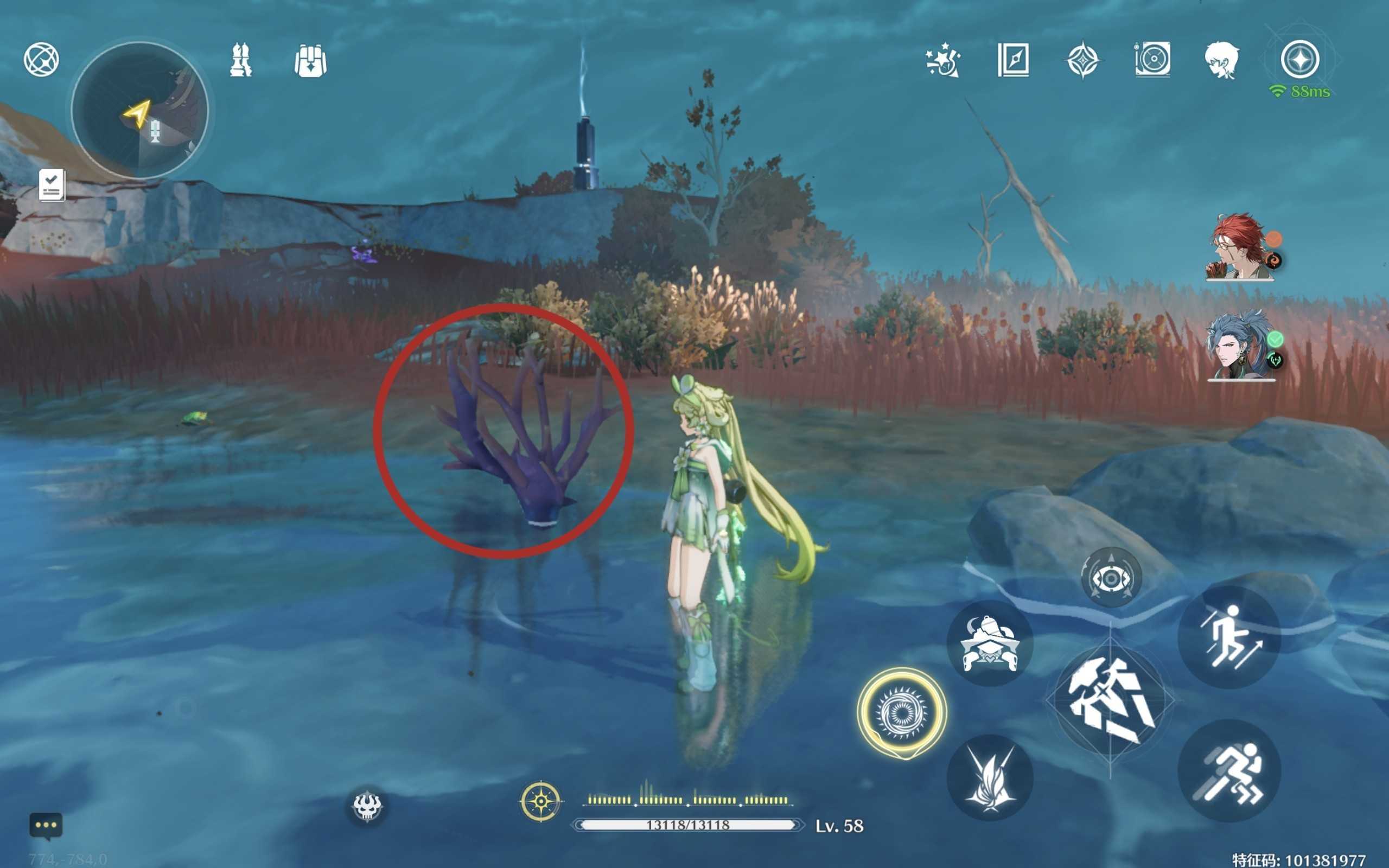Activate the glowing yellow ring ability
Screen dimensions: 1389x868
[901, 712]
